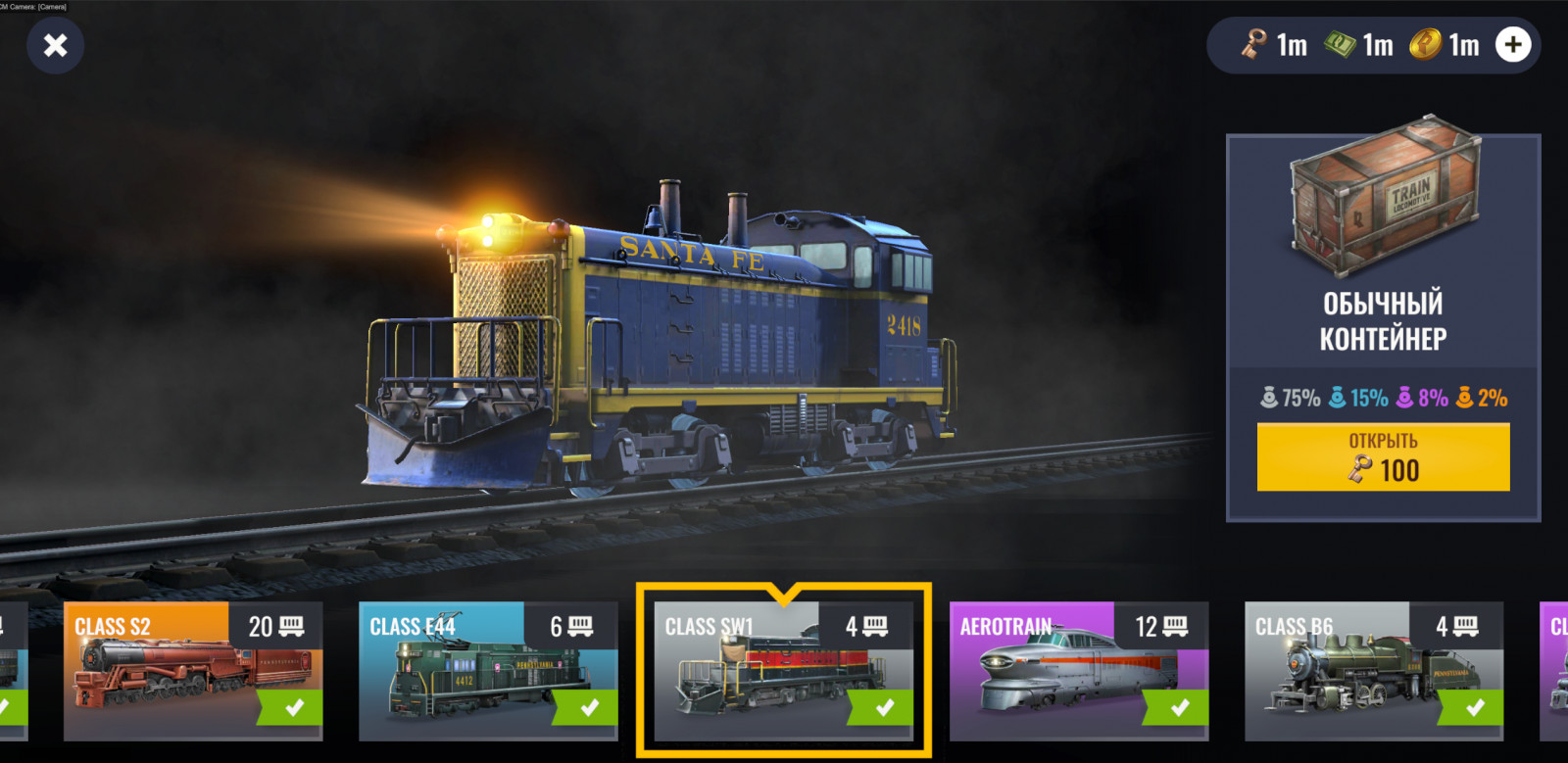Open the container for 100 keys
This screenshot has height=763, width=1568.
click(1383, 457)
